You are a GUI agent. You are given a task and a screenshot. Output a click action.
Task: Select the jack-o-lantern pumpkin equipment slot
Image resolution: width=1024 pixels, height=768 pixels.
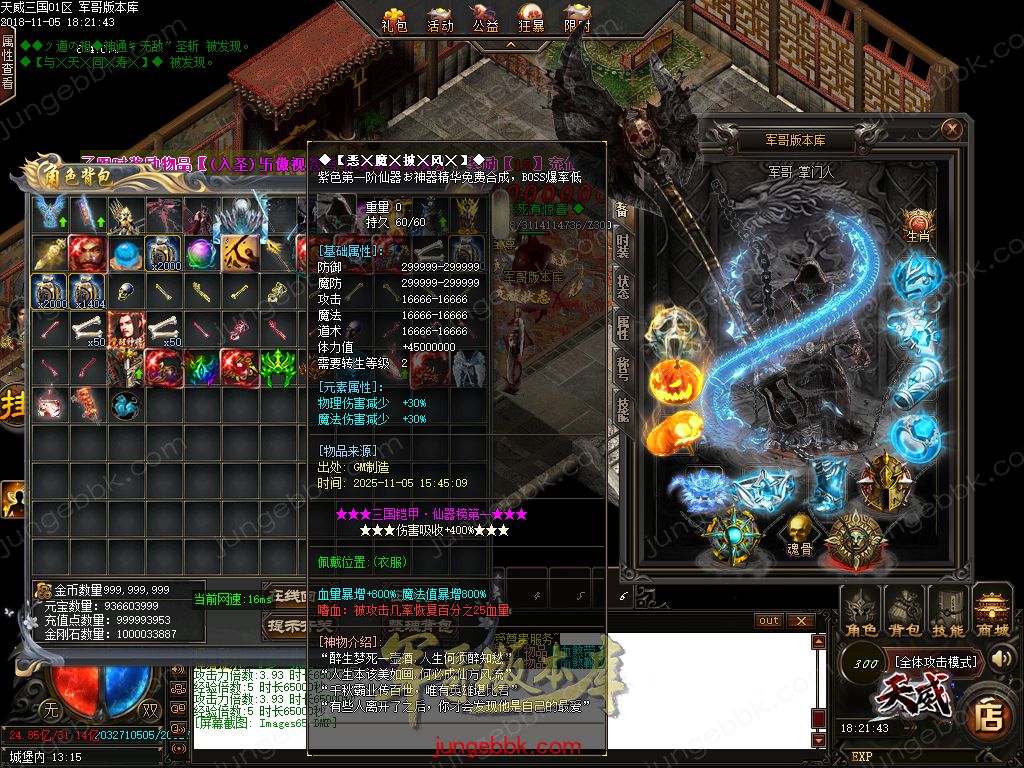[671, 379]
